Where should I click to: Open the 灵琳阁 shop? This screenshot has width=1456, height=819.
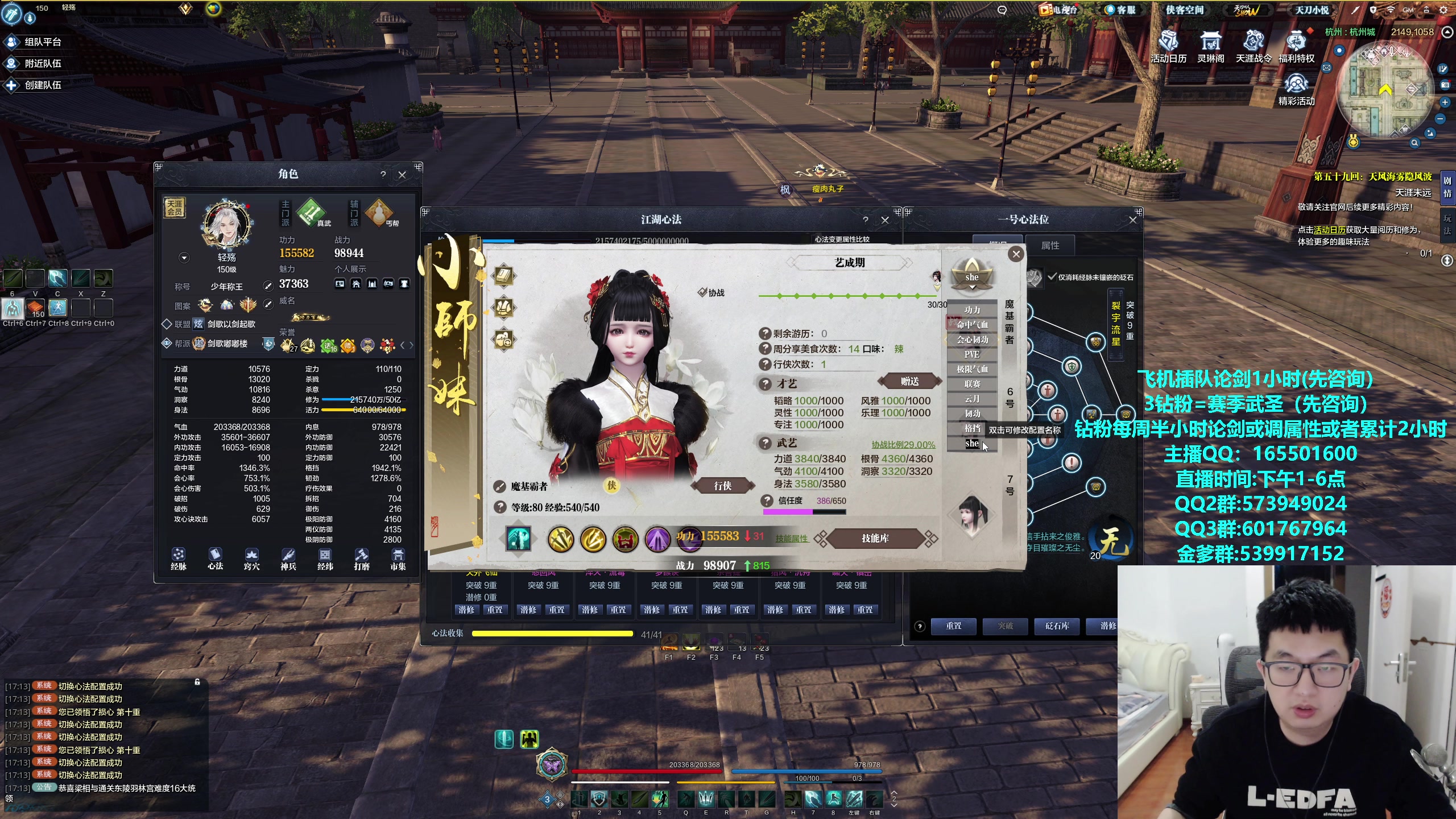tap(1210, 47)
